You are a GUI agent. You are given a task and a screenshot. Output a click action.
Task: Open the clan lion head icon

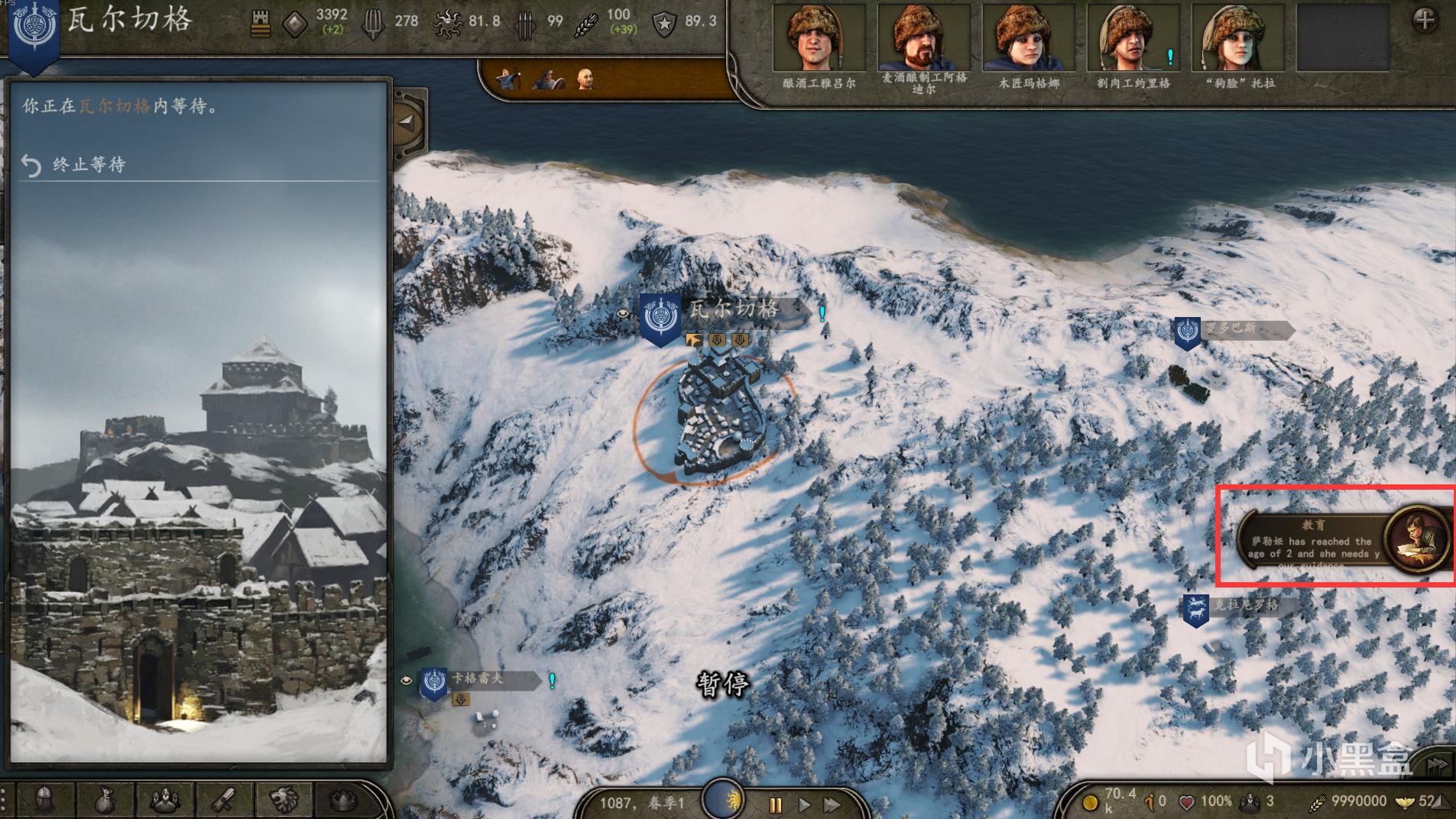[x=283, y=800]
